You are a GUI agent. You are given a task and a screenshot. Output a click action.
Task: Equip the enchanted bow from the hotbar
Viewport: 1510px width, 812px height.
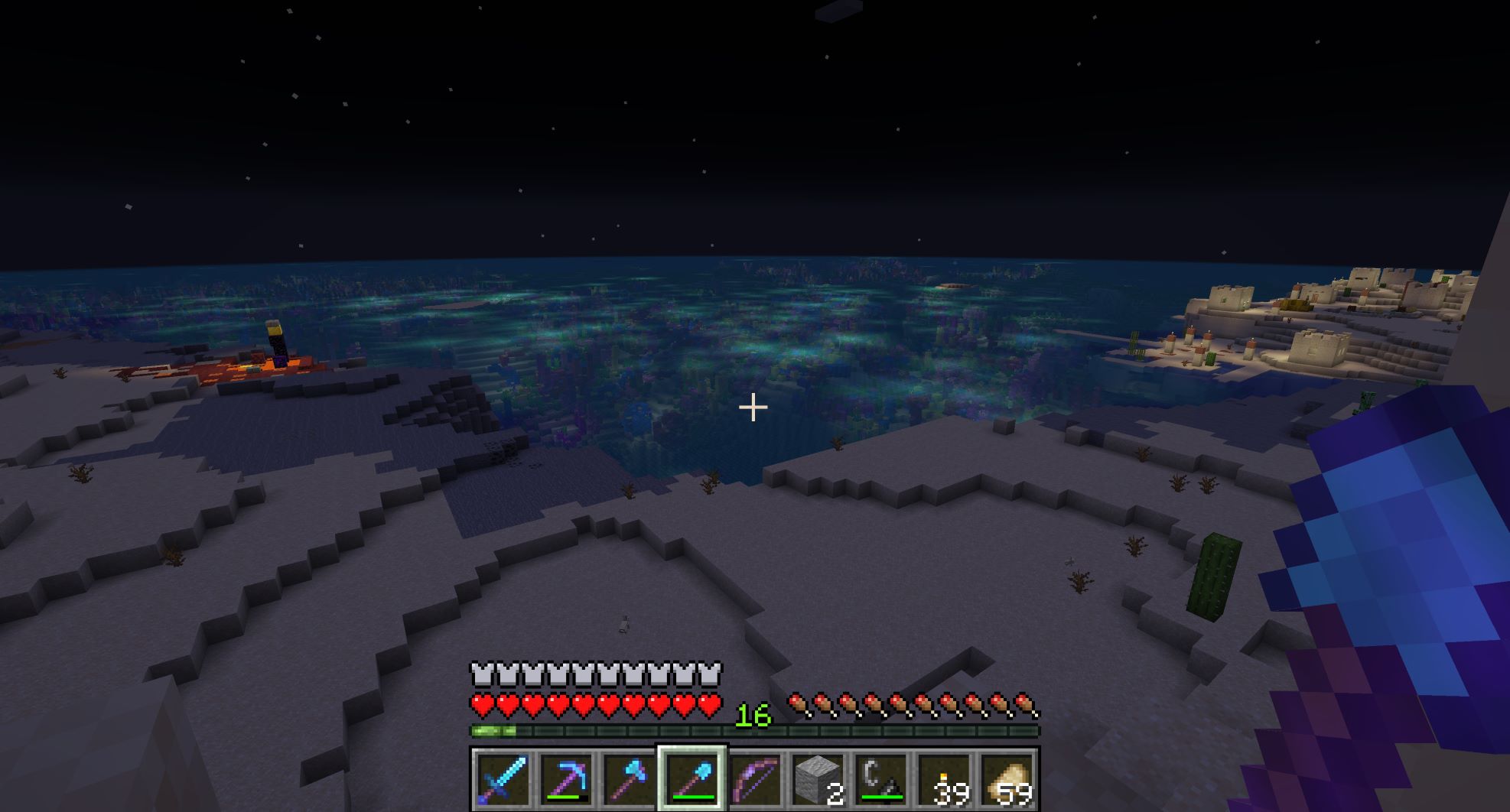(755, 779)
